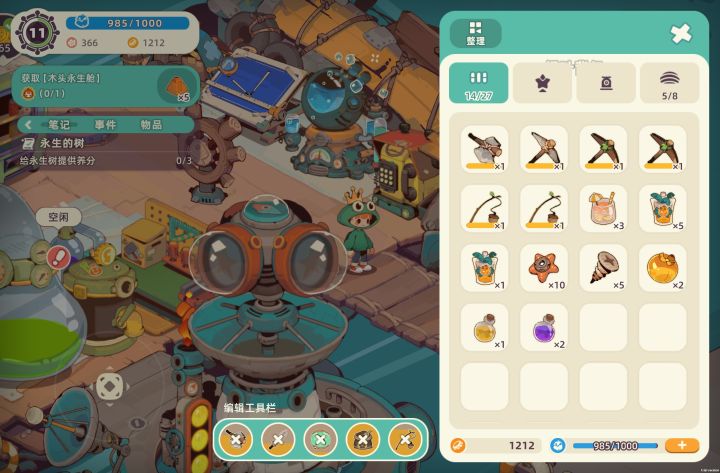Viewport: 720px width, 473px height.
Task: Remove the green item from the toolbar
Action: click(320, 439)
